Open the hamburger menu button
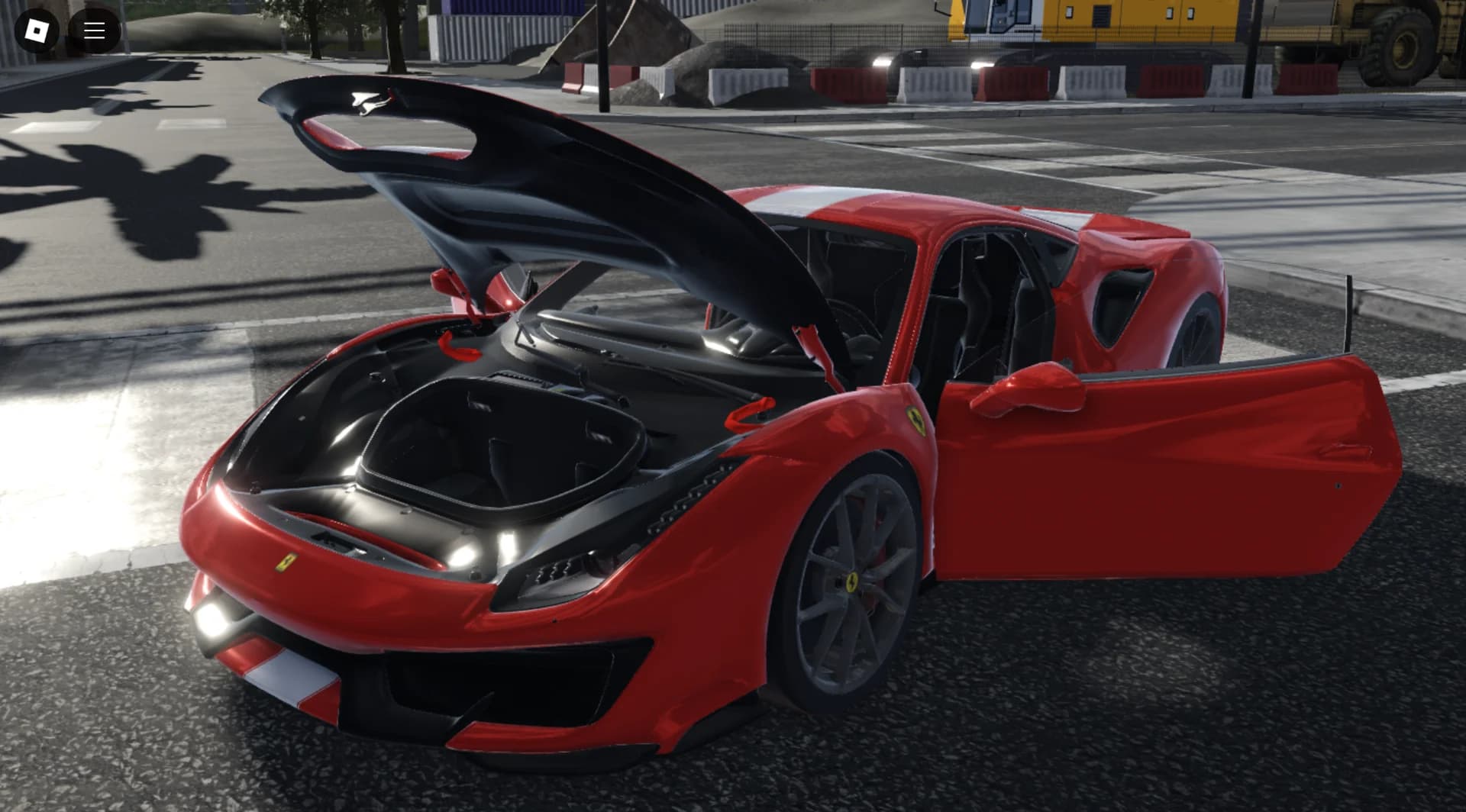 coord(95,31)
